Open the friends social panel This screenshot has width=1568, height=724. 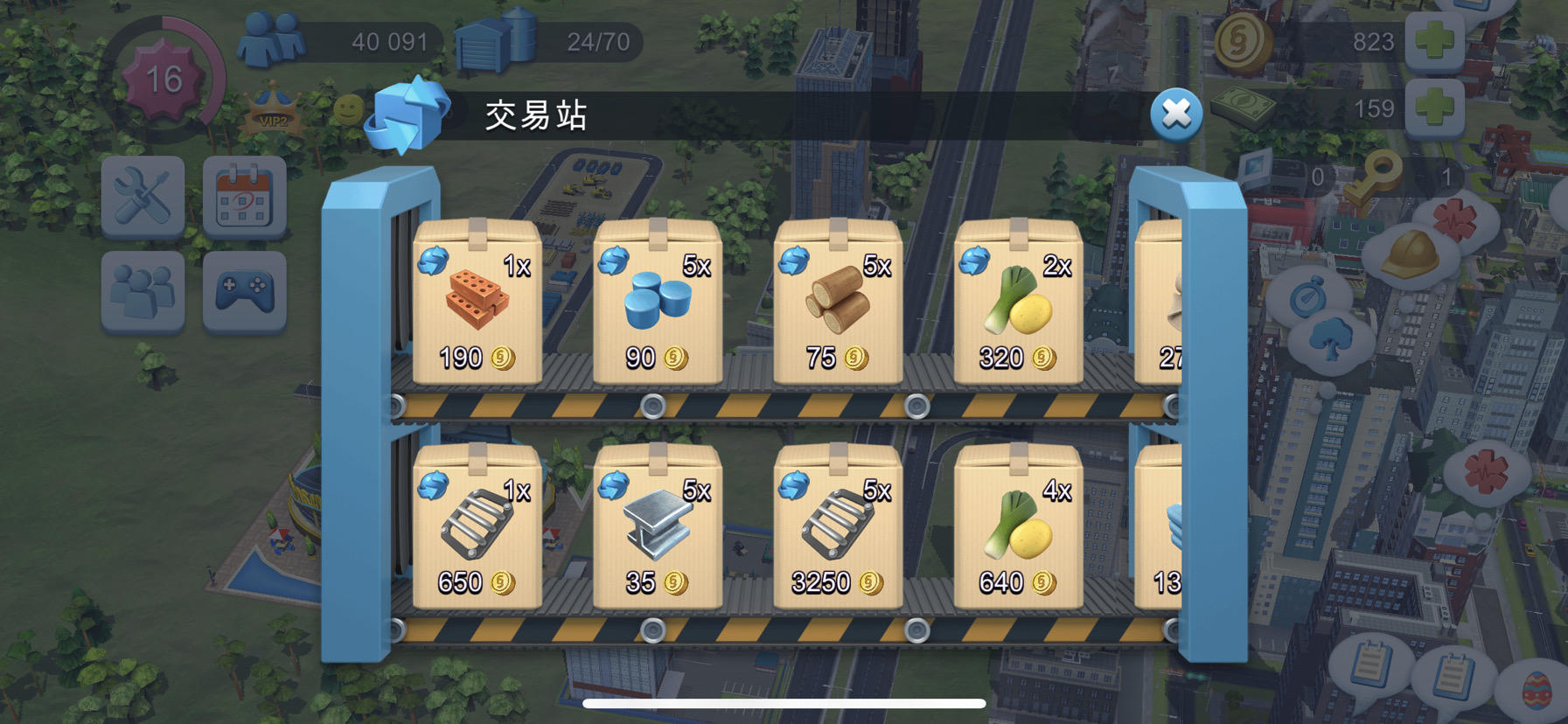point(142,290)
